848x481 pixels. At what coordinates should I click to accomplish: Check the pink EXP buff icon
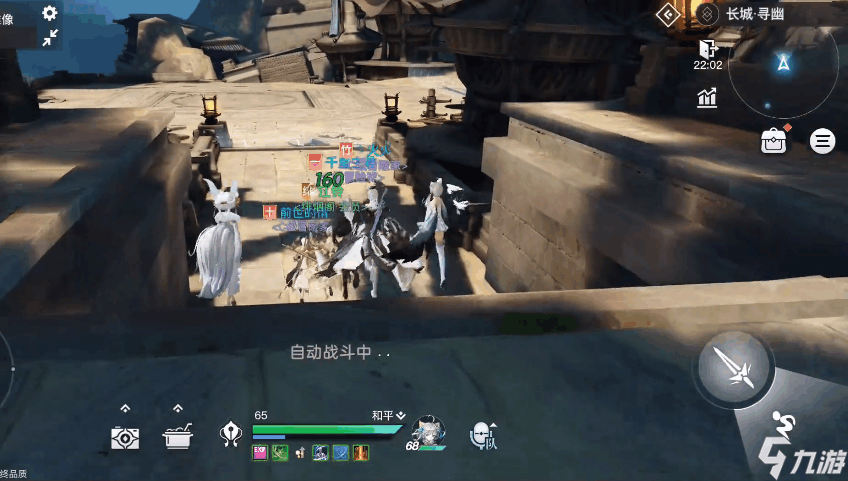259,453
